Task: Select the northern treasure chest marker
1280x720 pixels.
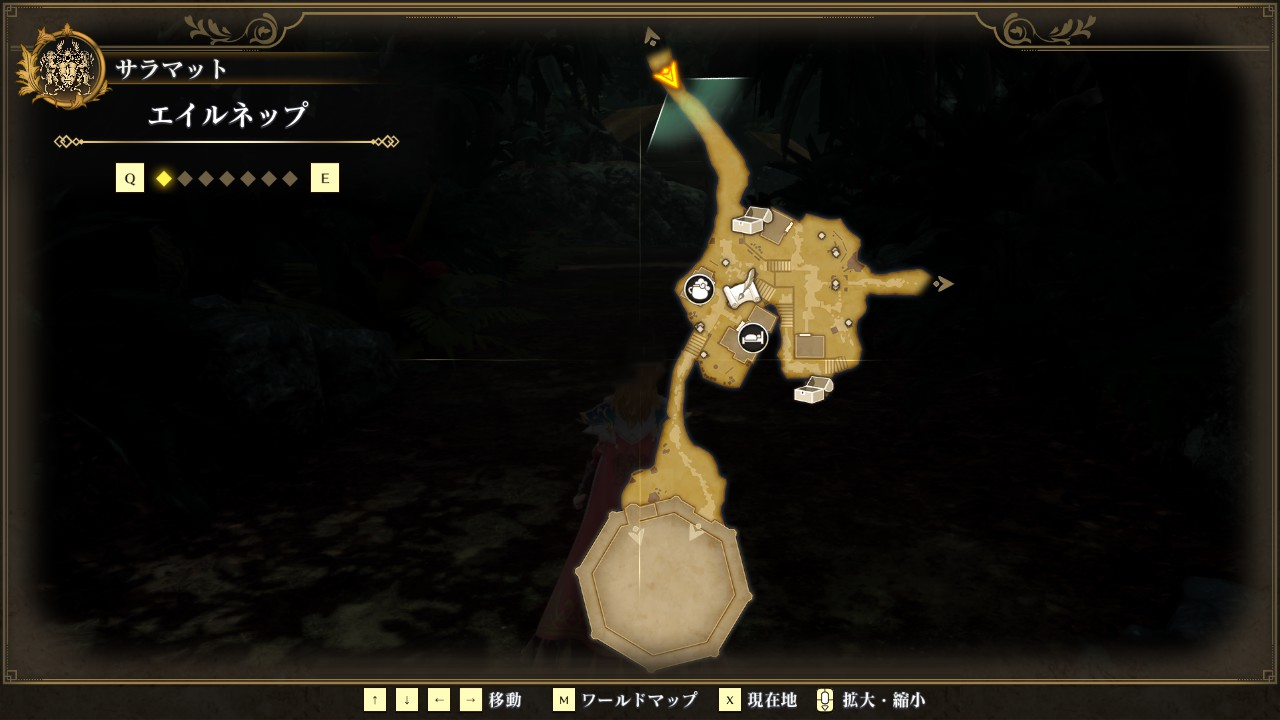Action: click(752, 221)
